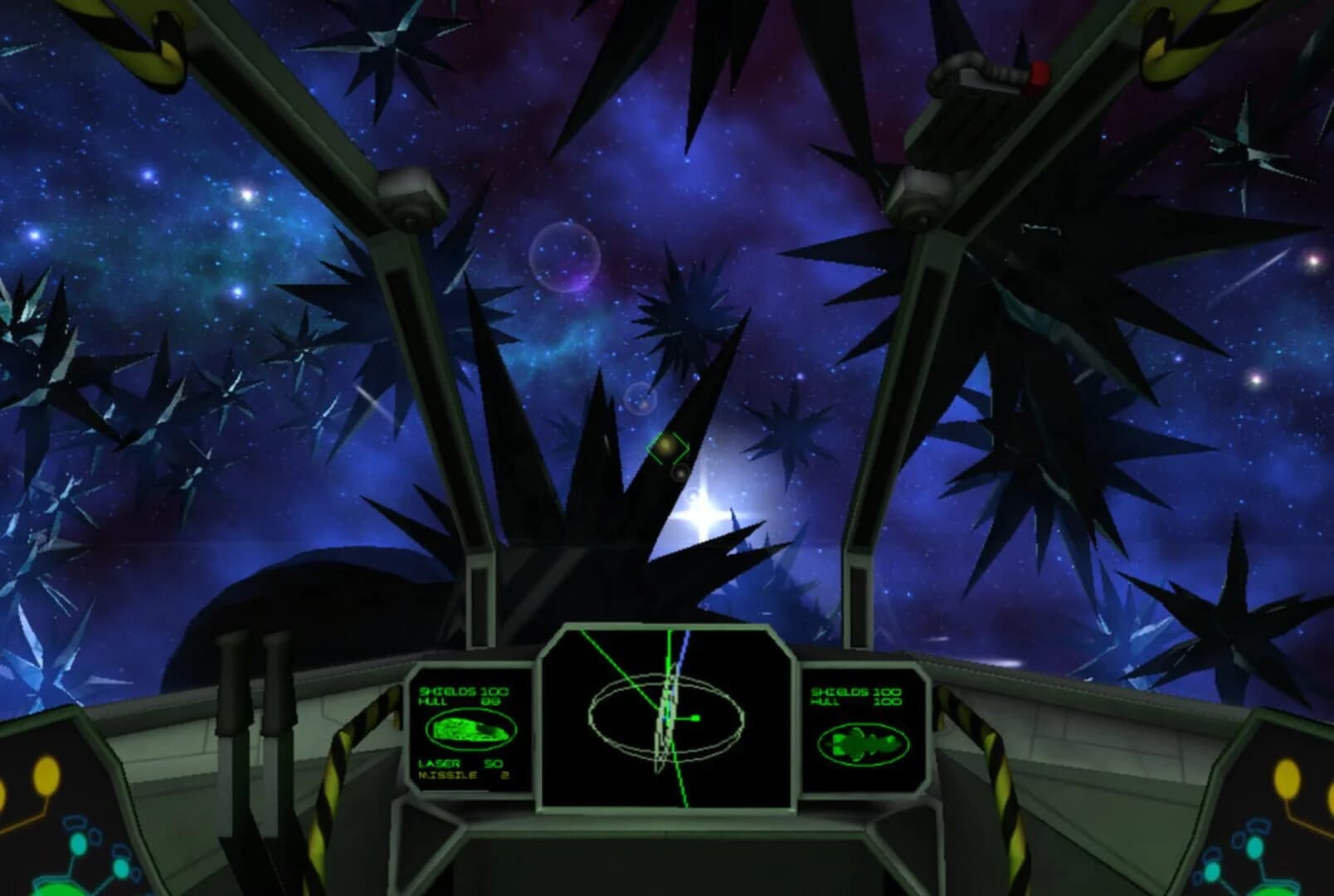1334x896 pixels.
Task: Toggle the teal status light on the right console
Action: [x=1254, y=849]
